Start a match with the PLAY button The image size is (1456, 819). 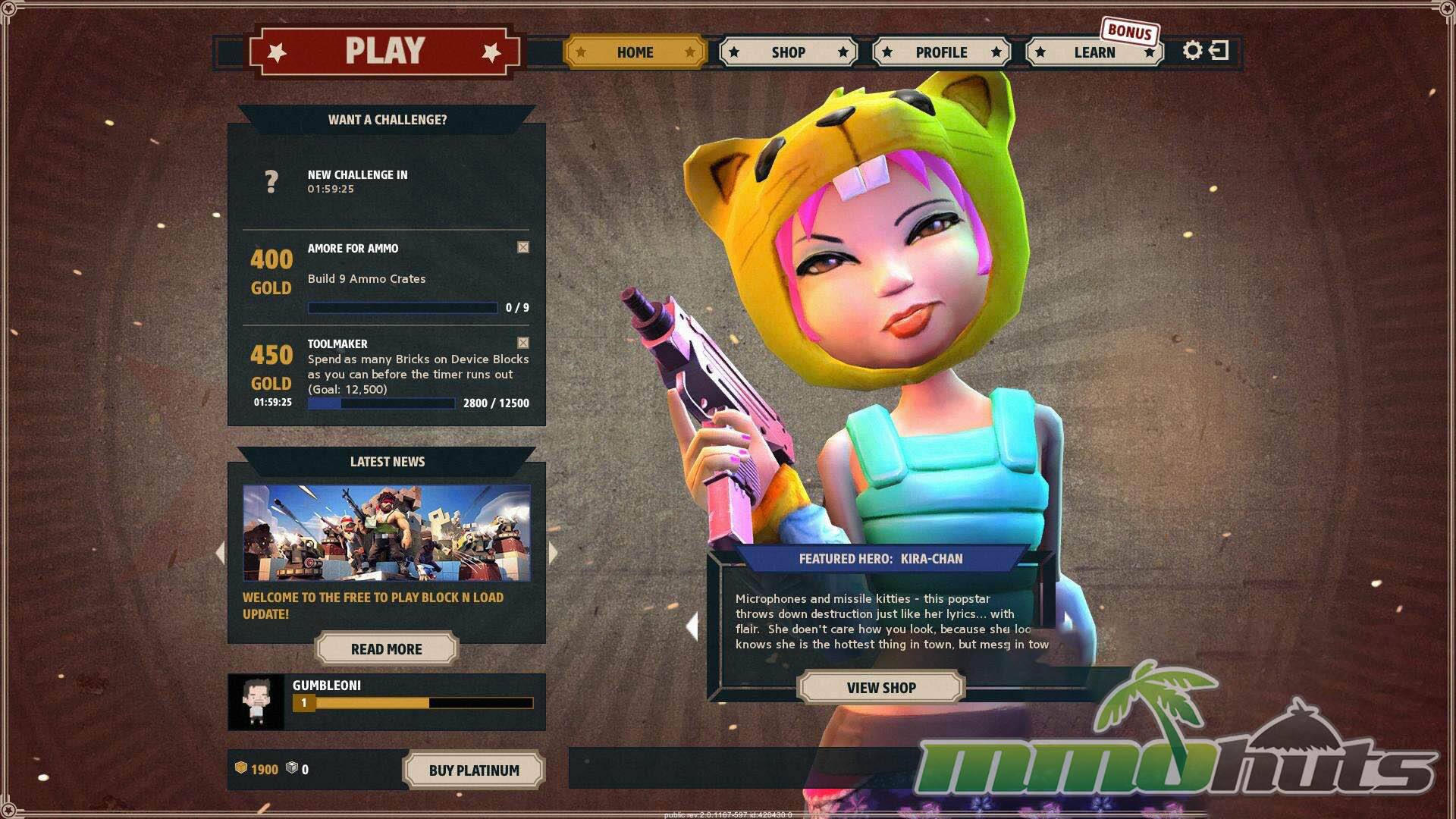[x=384, y=52]
